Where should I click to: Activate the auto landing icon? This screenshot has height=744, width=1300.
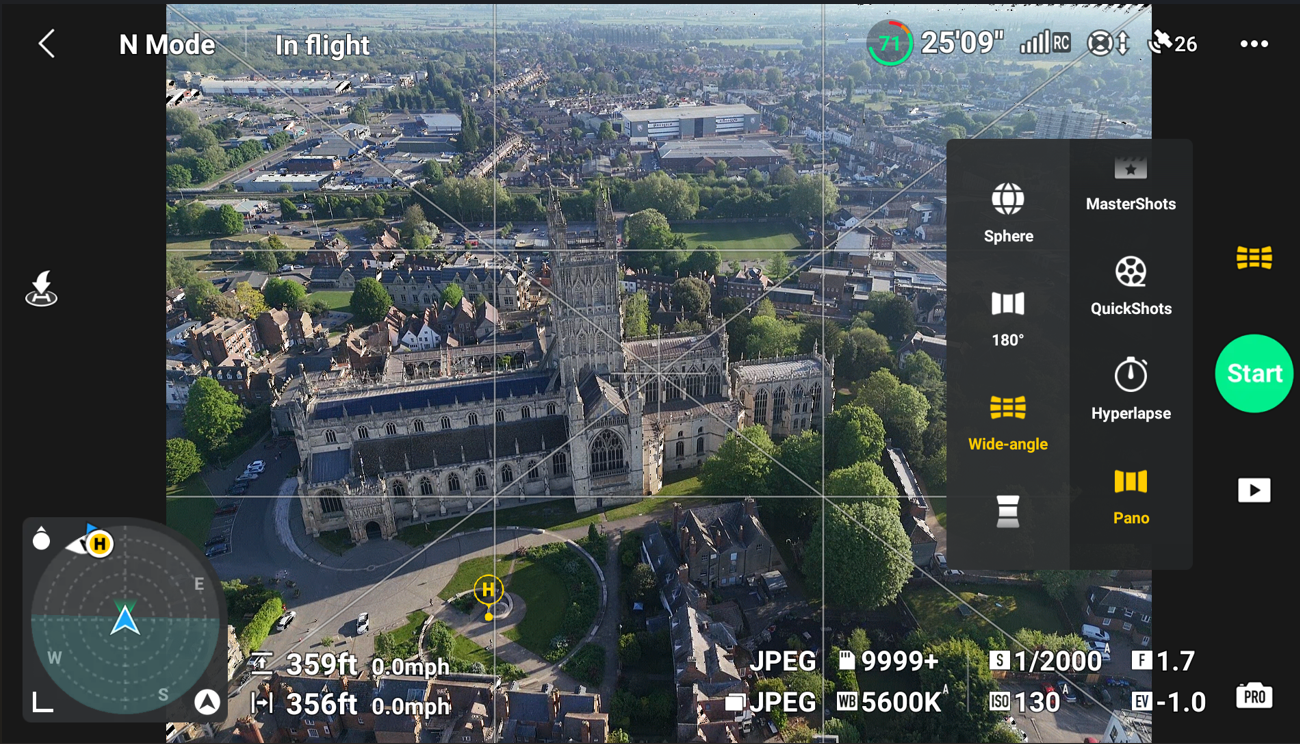click(x=42, y=288)
